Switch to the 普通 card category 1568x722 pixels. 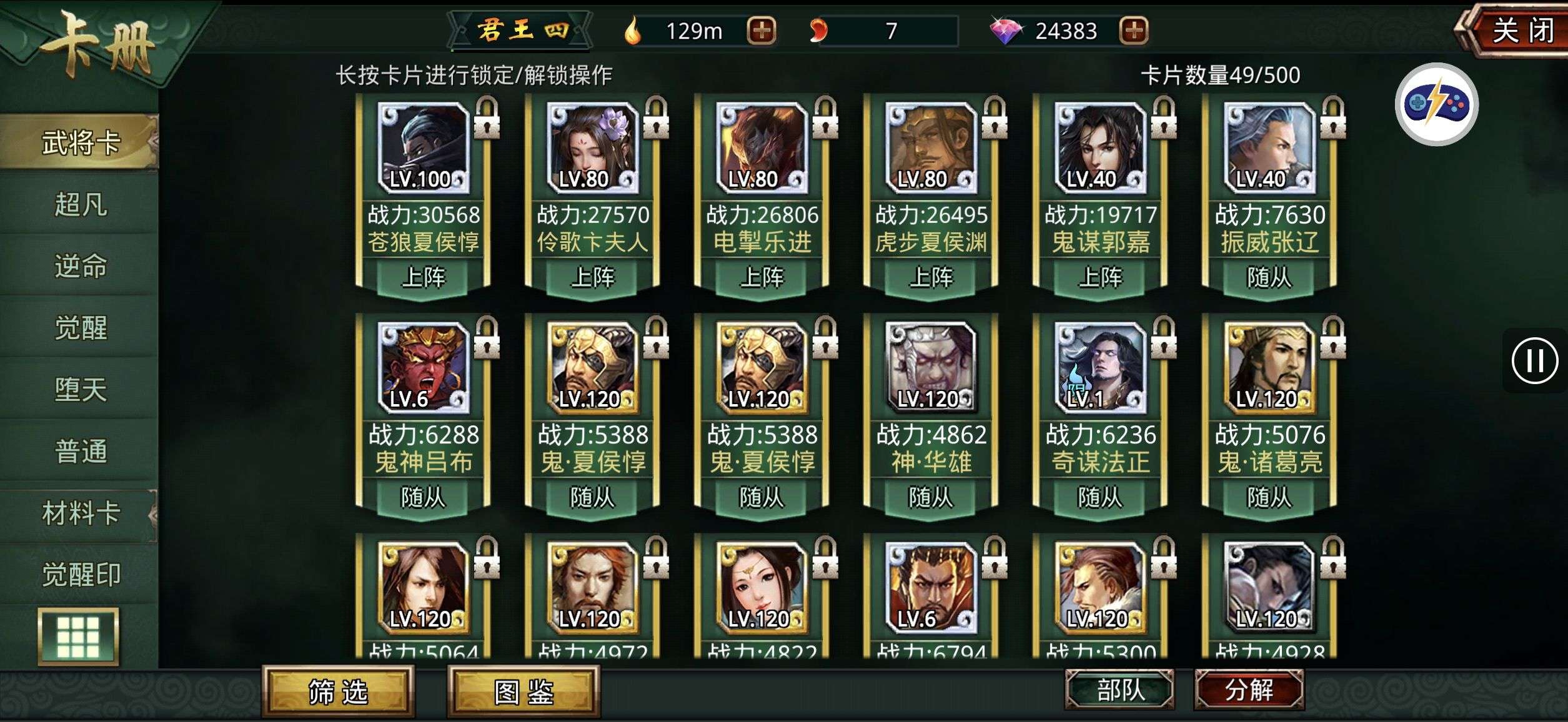pyautogui.click(x=81, y=451)
